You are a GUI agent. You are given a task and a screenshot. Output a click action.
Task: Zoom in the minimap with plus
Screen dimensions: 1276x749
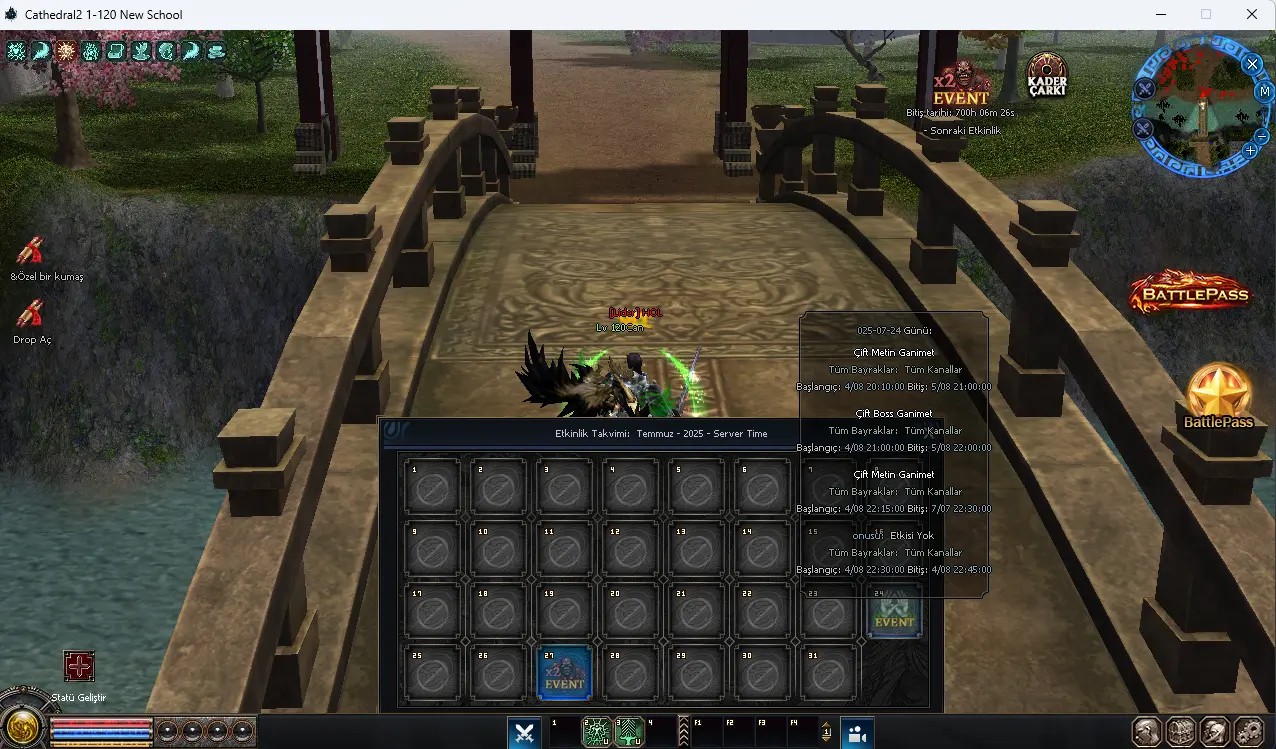point(1250,150)
